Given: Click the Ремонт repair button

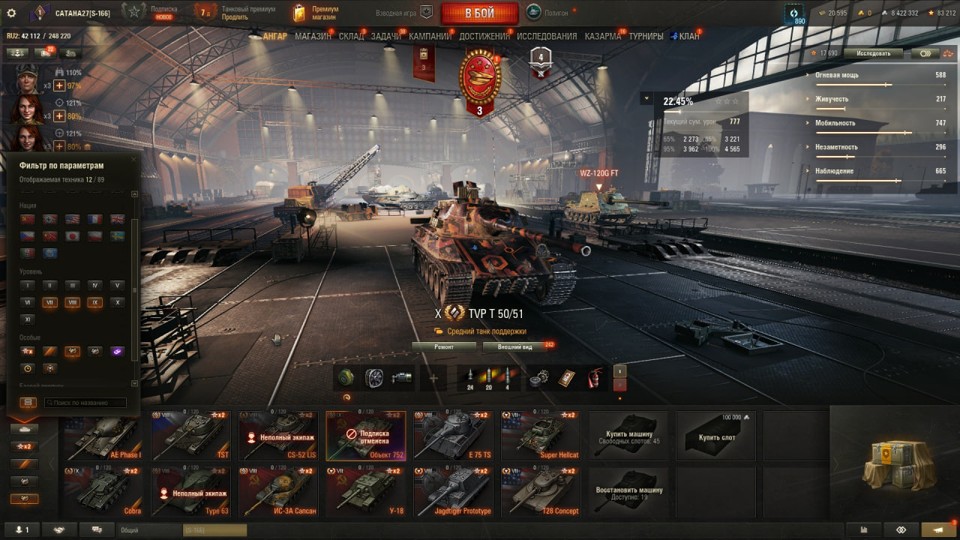Looking at the screenshot, I should (x=443, y=346).
